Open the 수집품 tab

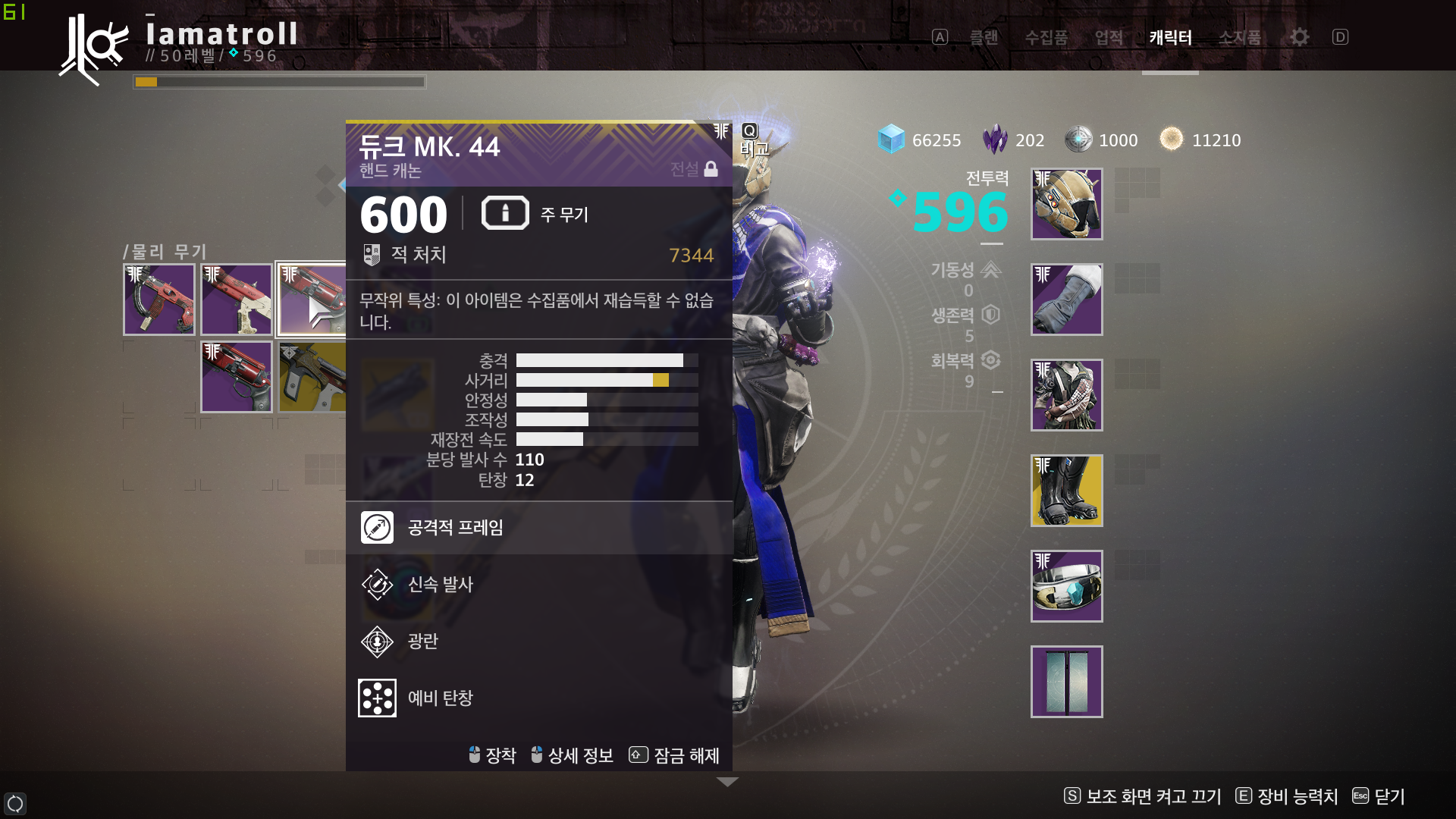coord(1046,37)
